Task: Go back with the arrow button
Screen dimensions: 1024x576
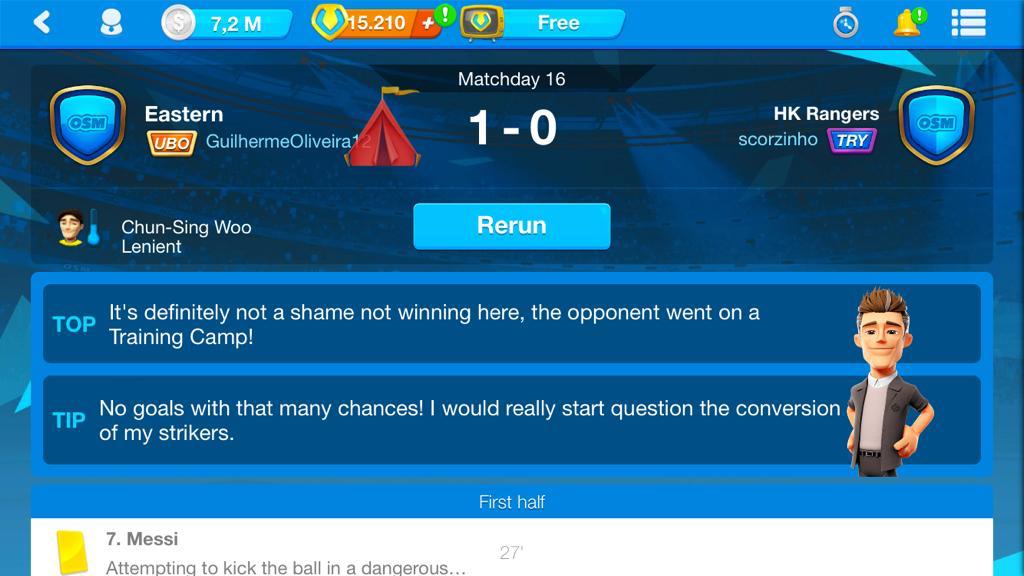Action: pos(42,21)
